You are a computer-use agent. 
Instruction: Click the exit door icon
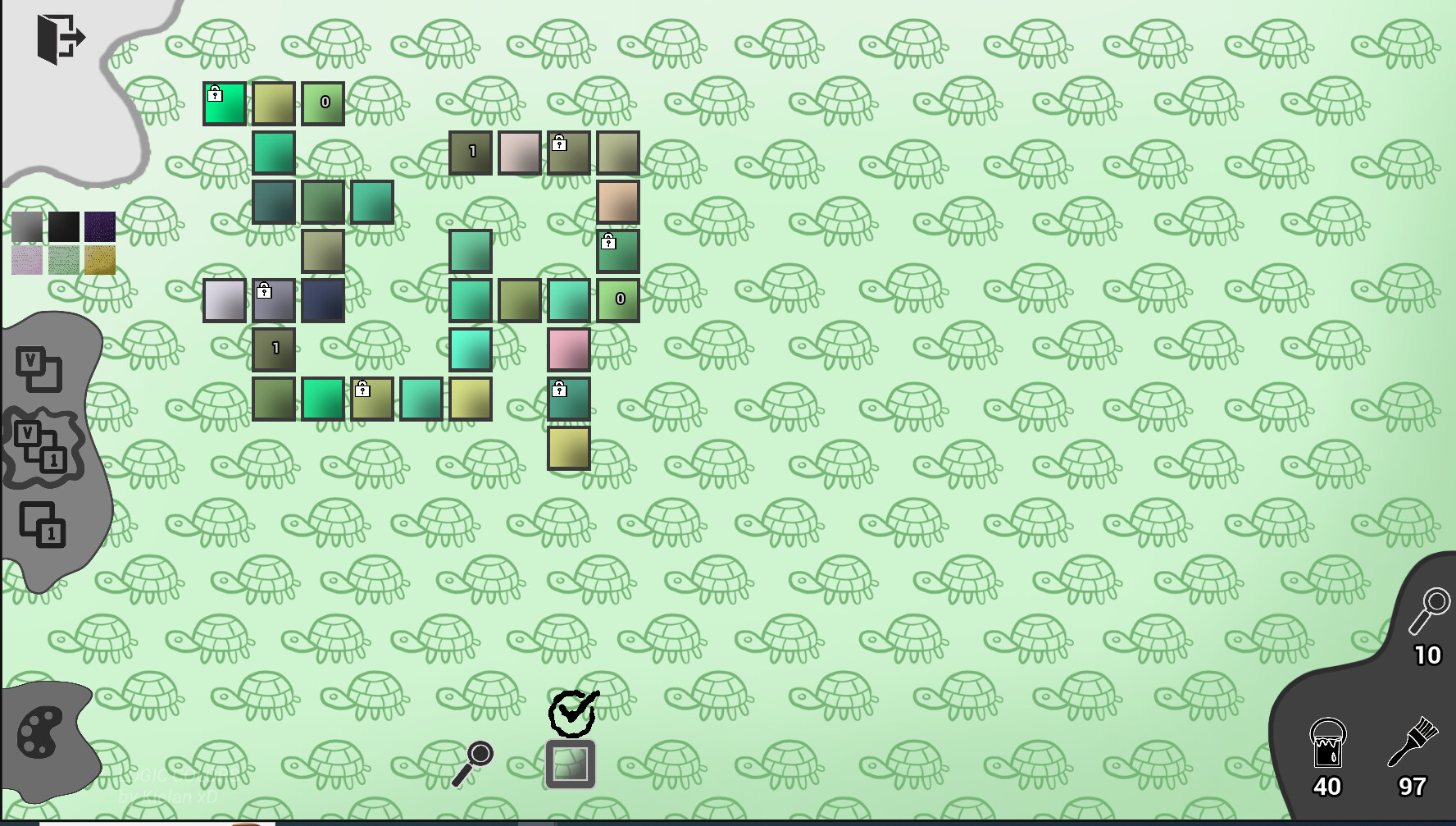click(x=60, y=37)
